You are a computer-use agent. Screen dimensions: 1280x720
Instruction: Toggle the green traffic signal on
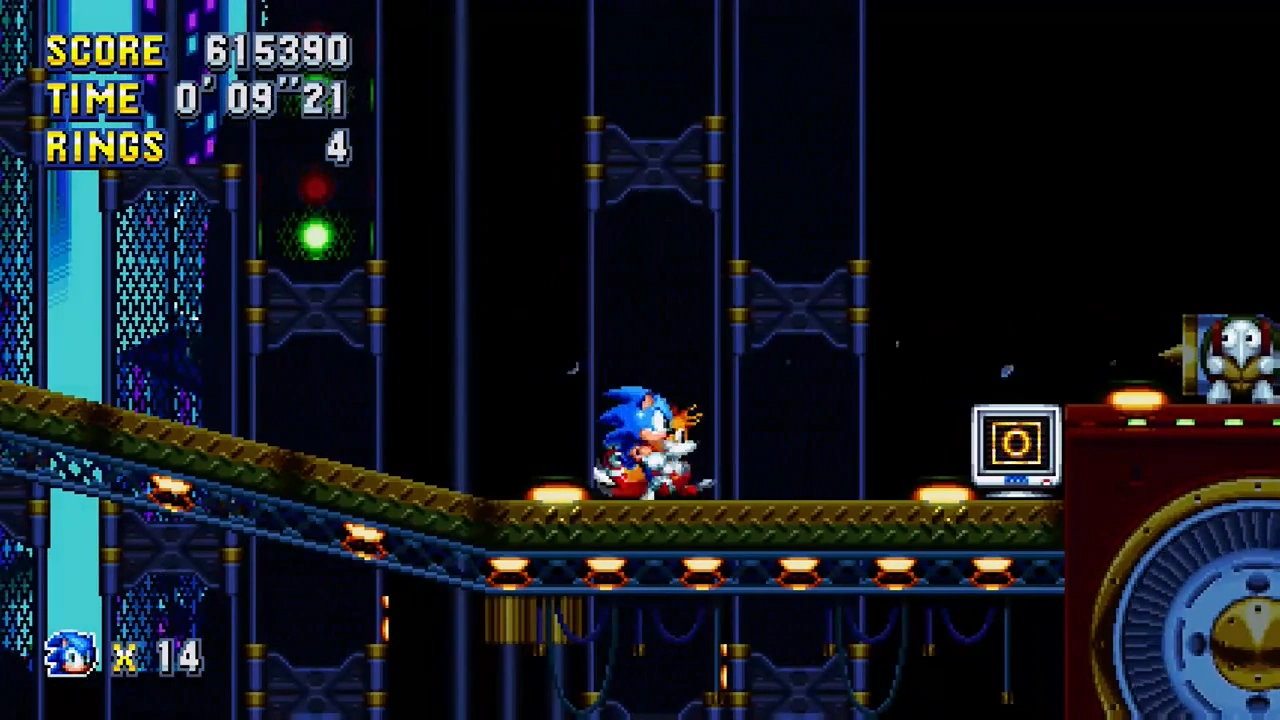coord(316,236)
